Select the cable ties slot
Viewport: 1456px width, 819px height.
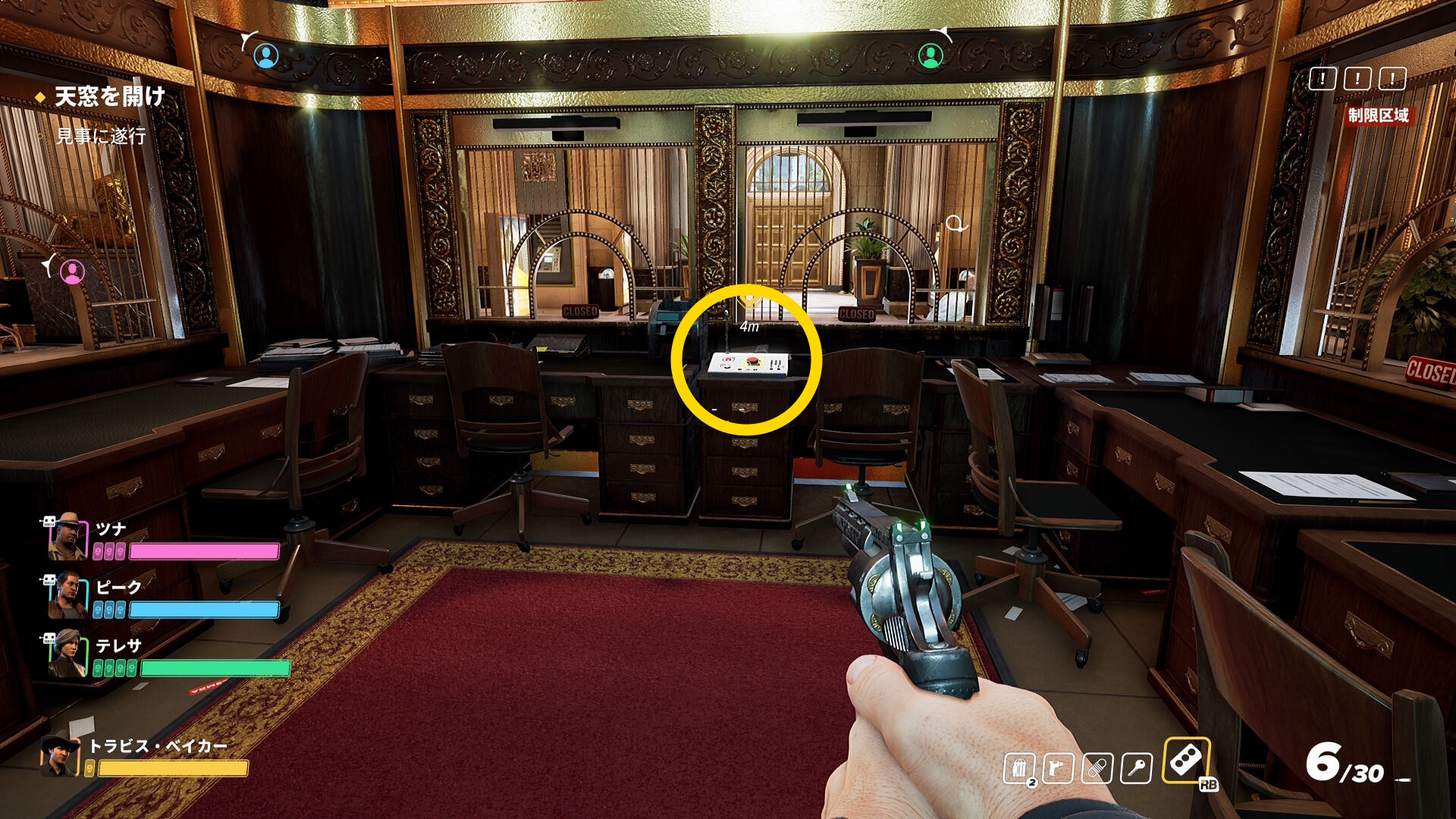1019,768
